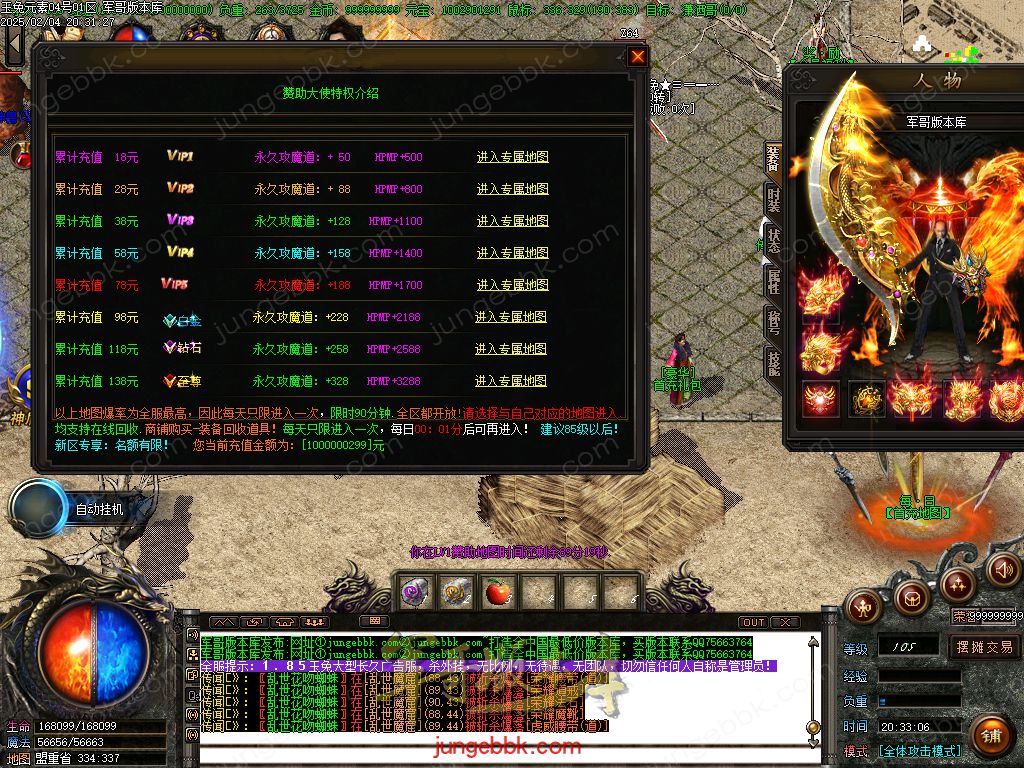Viewport: 1024px width, 768px height.
Task: Switch to the 时装 fashion tab
Action: 773,199
